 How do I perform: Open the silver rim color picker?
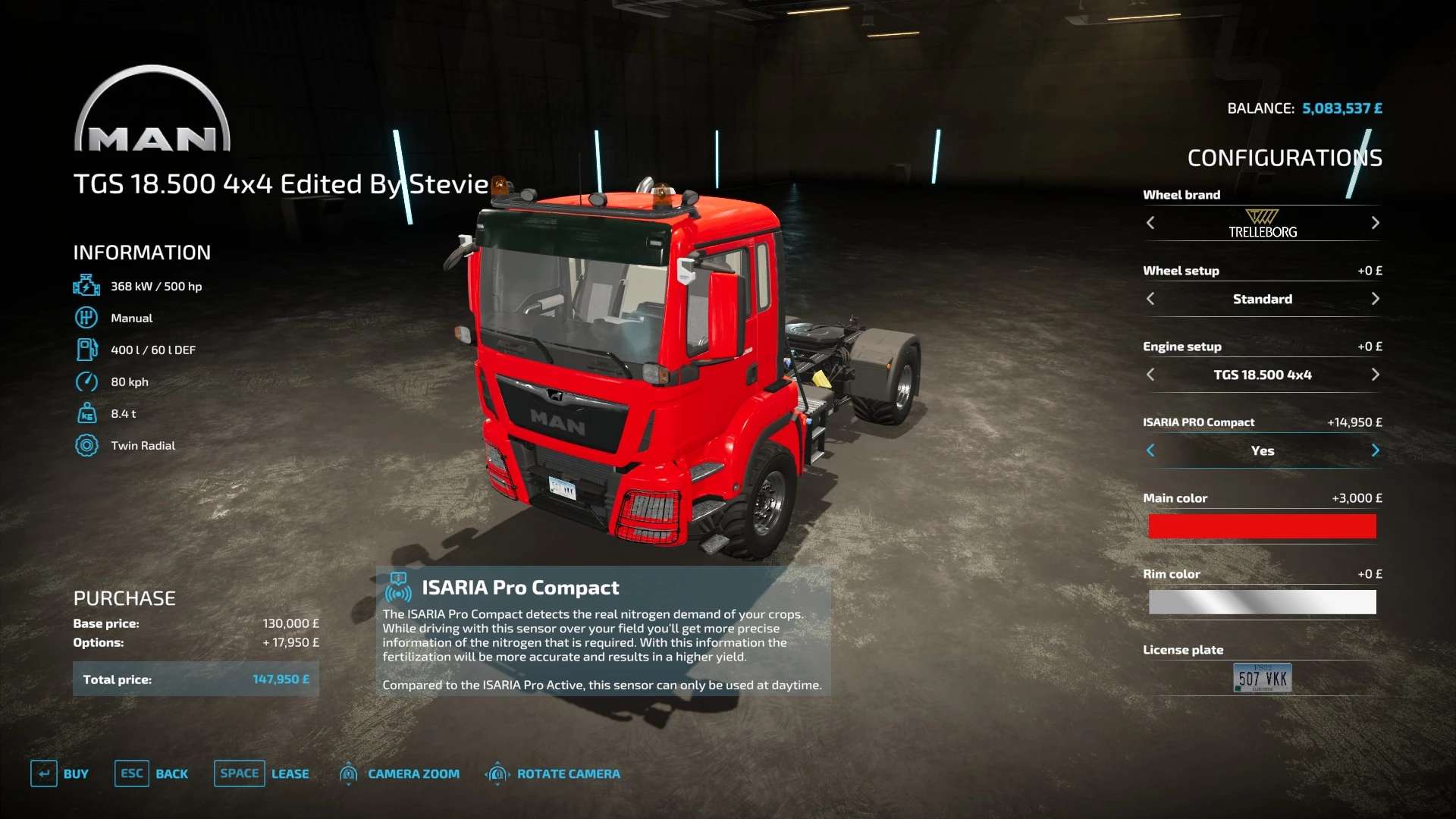[1262, 602]
